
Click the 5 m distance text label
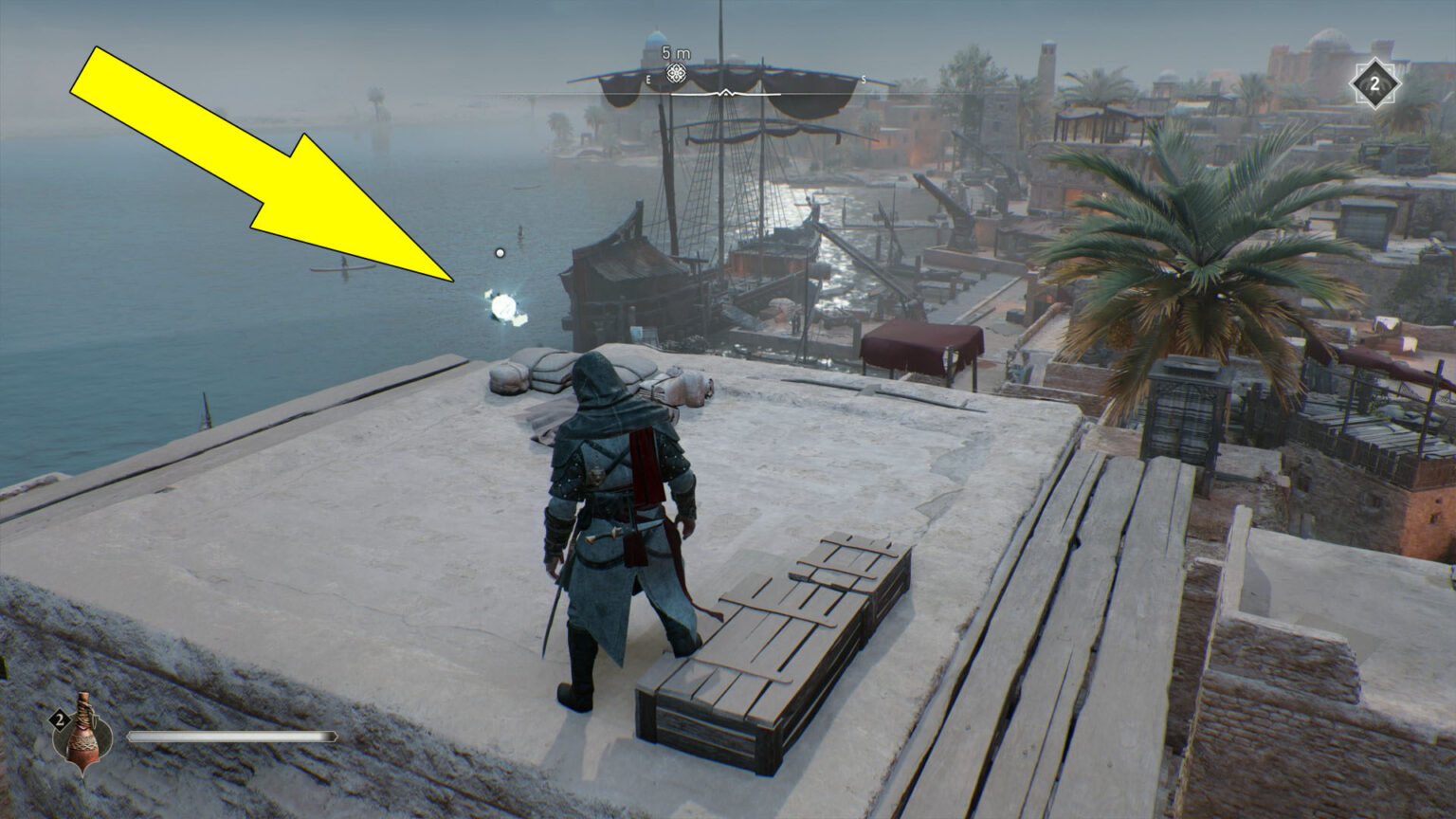[x=676, y=54]
